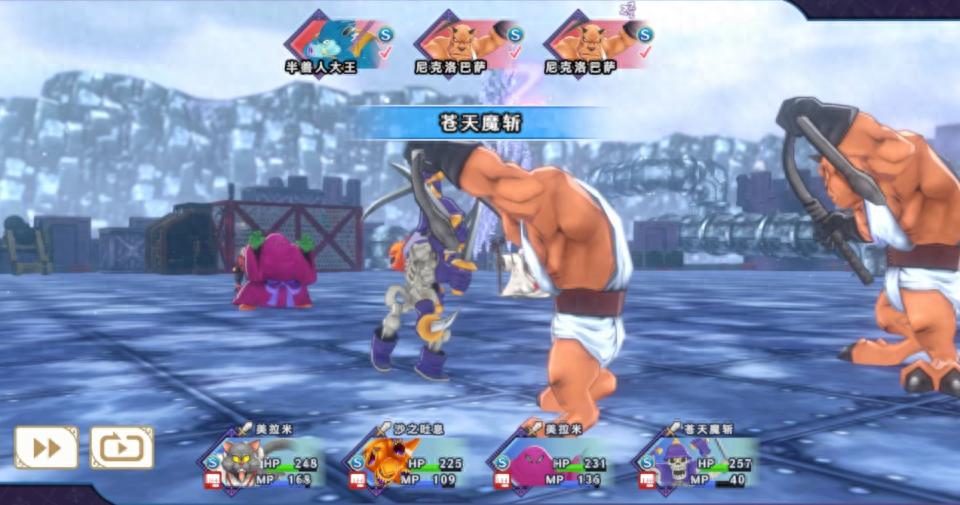Select the 半兽人大王 enemy portrait

[x=333, y=44]
